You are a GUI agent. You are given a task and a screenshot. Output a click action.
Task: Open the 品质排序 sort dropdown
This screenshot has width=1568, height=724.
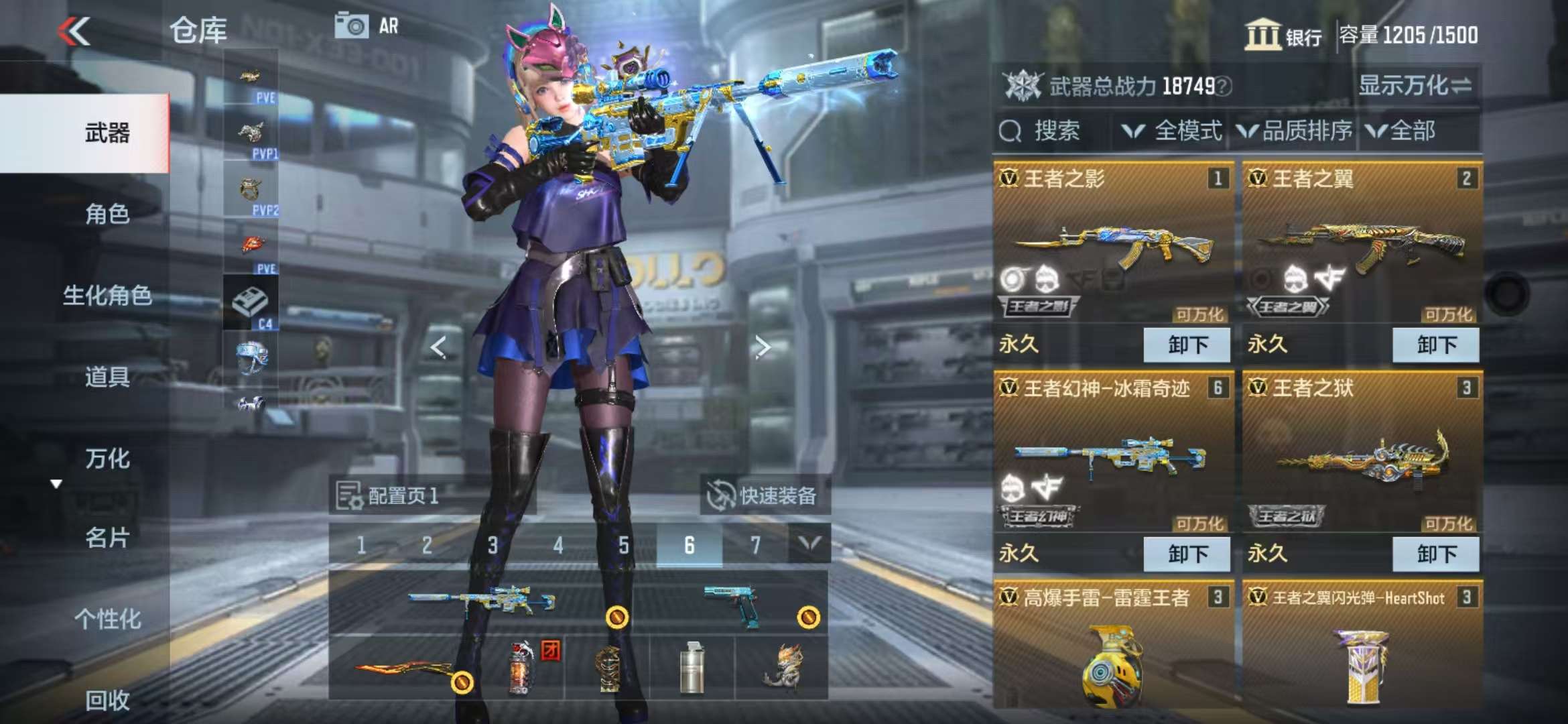click(x=1295, y=131)
